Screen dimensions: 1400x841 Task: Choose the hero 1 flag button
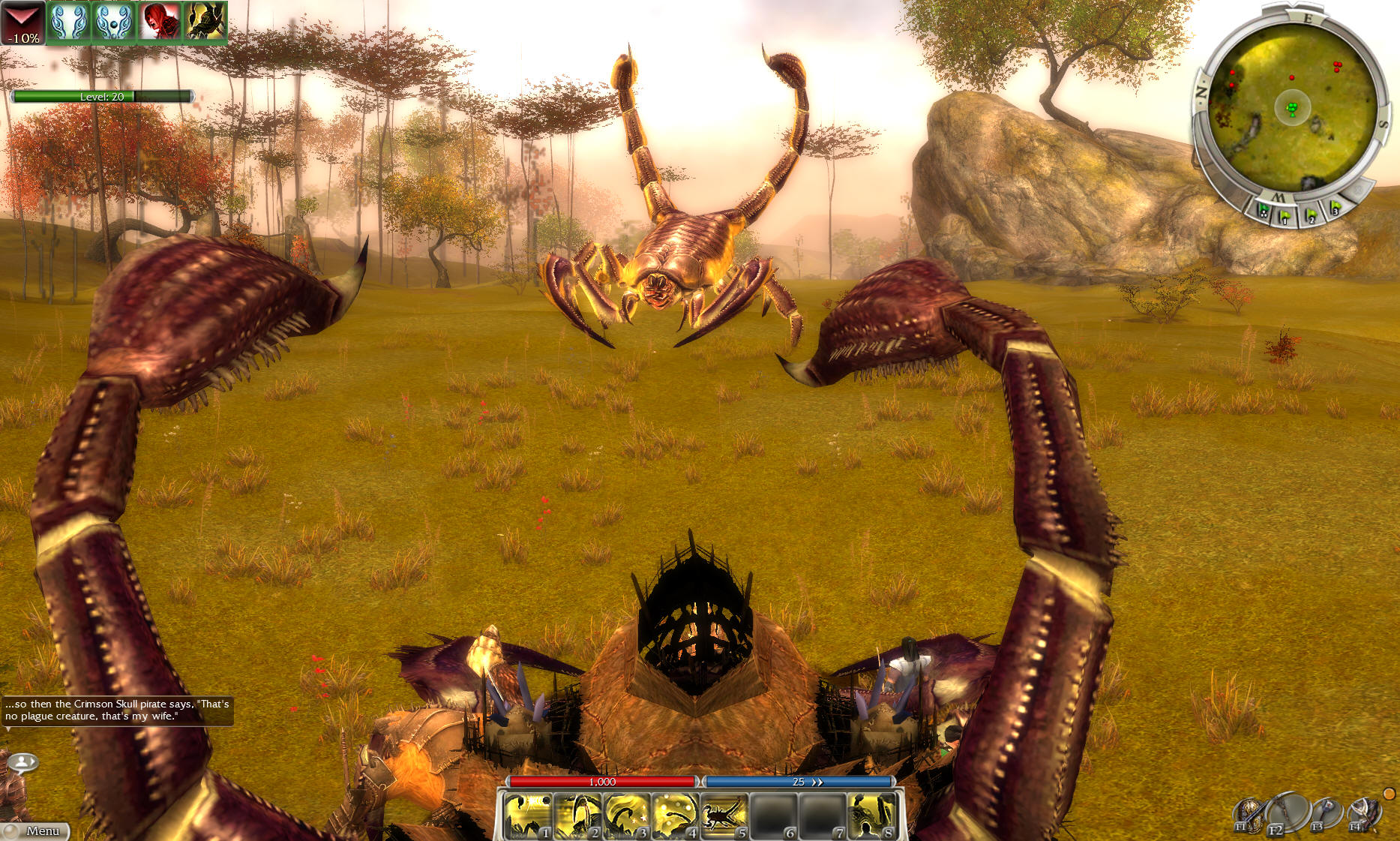click(1285, 217)
